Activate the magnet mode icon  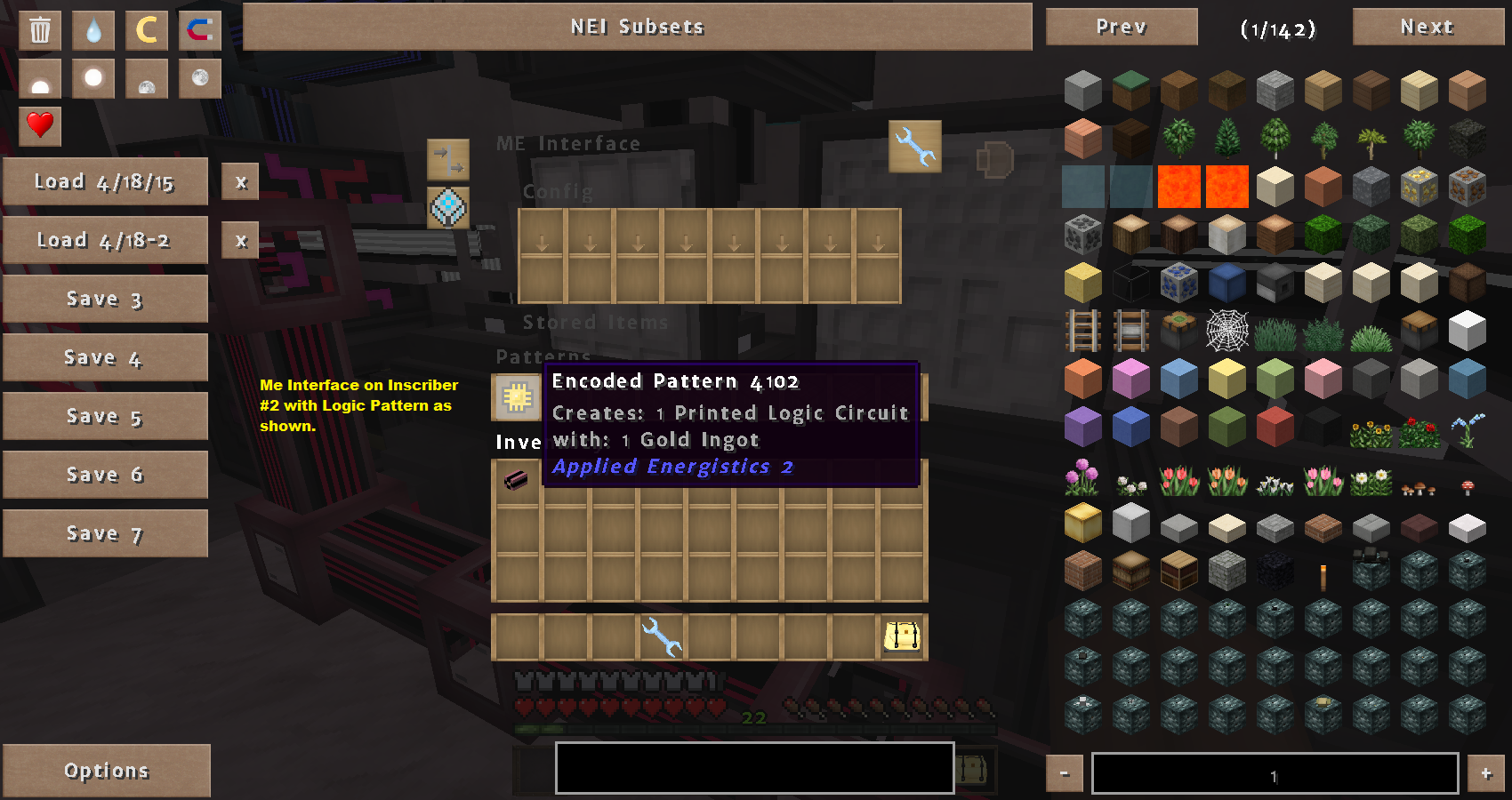(199, 30)
